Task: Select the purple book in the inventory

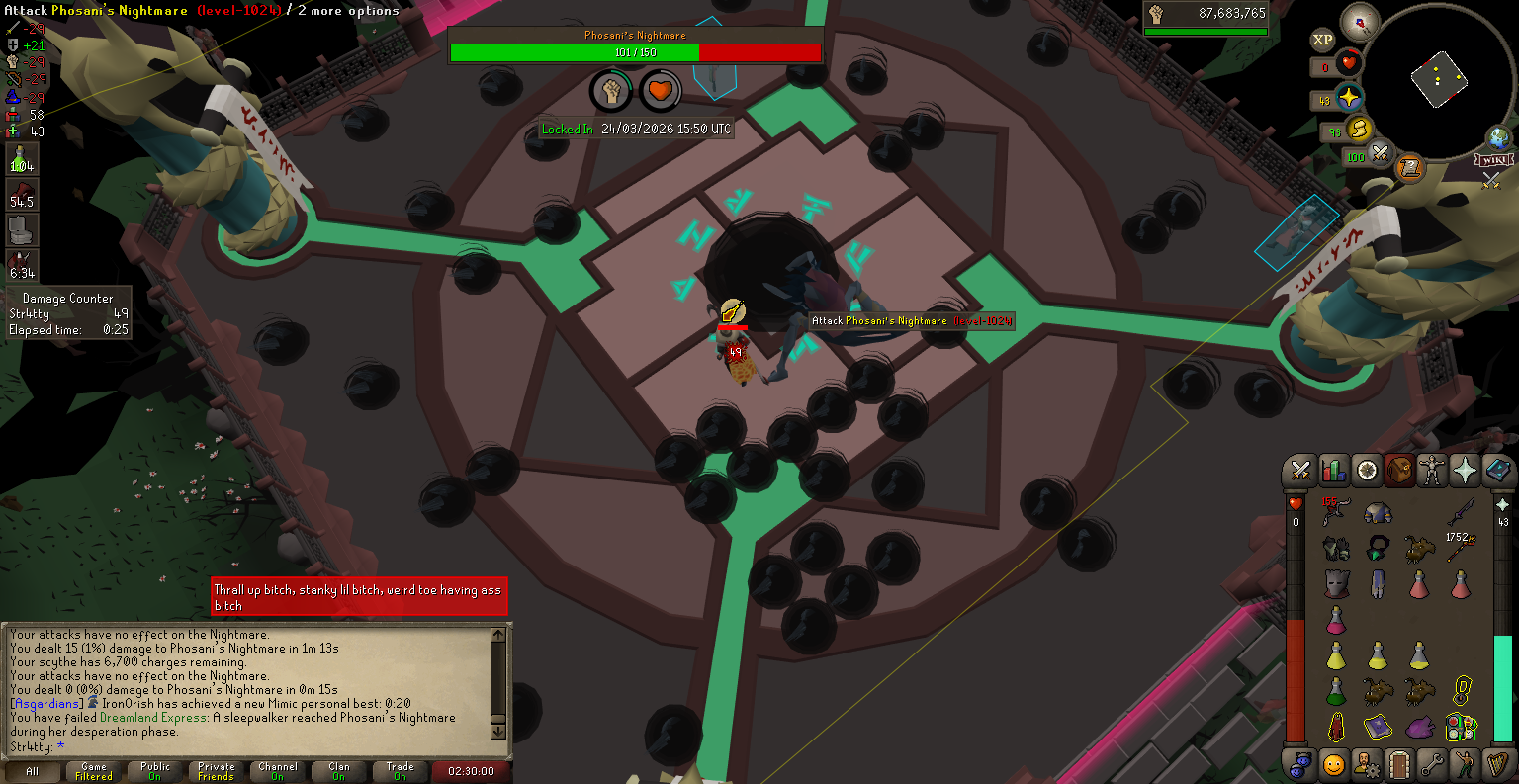Action: [x=1378, y=729]
